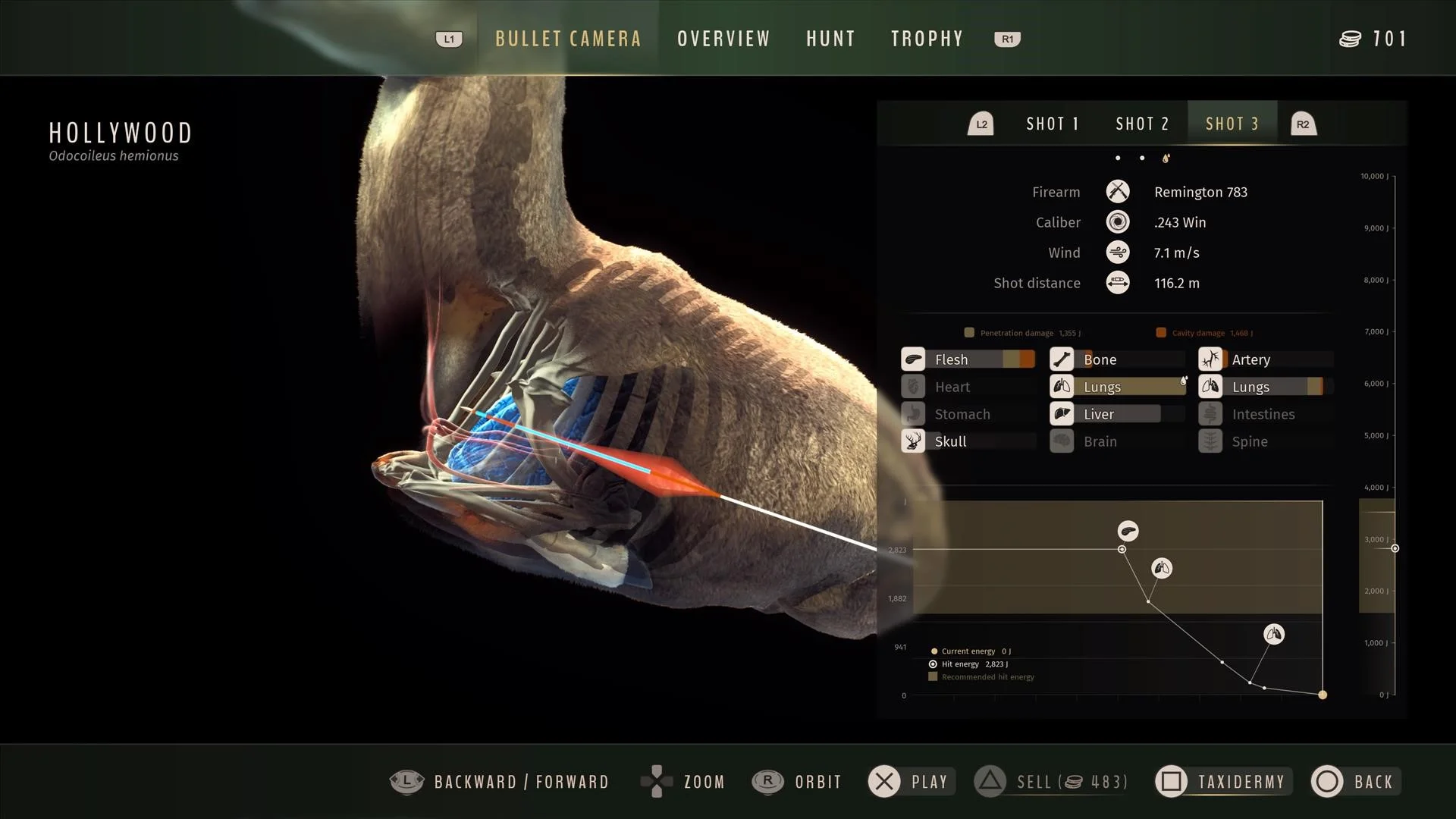This screenshot has width=1456, height=819.
Task: Select the Hunt tab
Action: click(x=830, y=39)
